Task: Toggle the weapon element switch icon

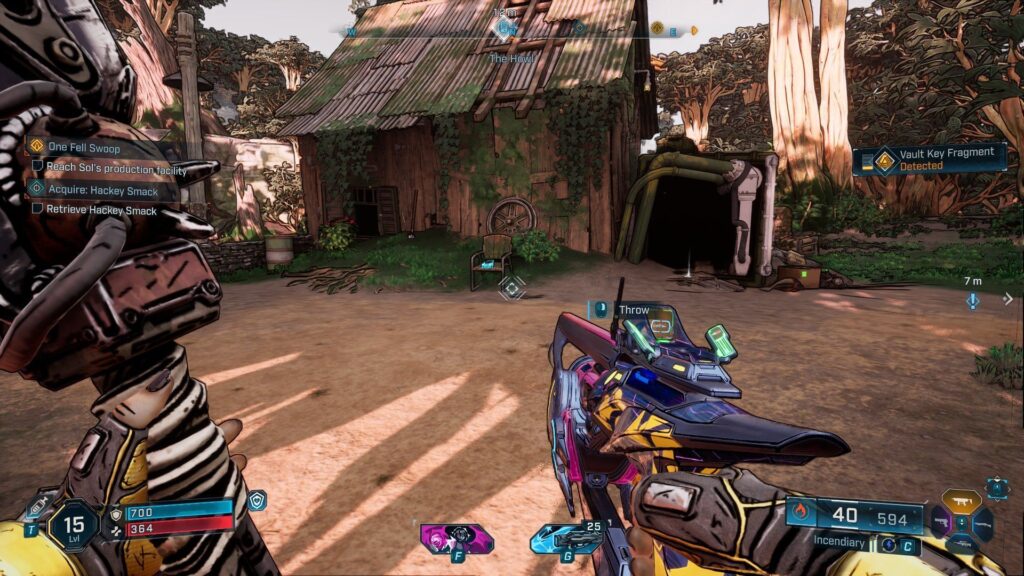Action: click(x=888, y=545)
